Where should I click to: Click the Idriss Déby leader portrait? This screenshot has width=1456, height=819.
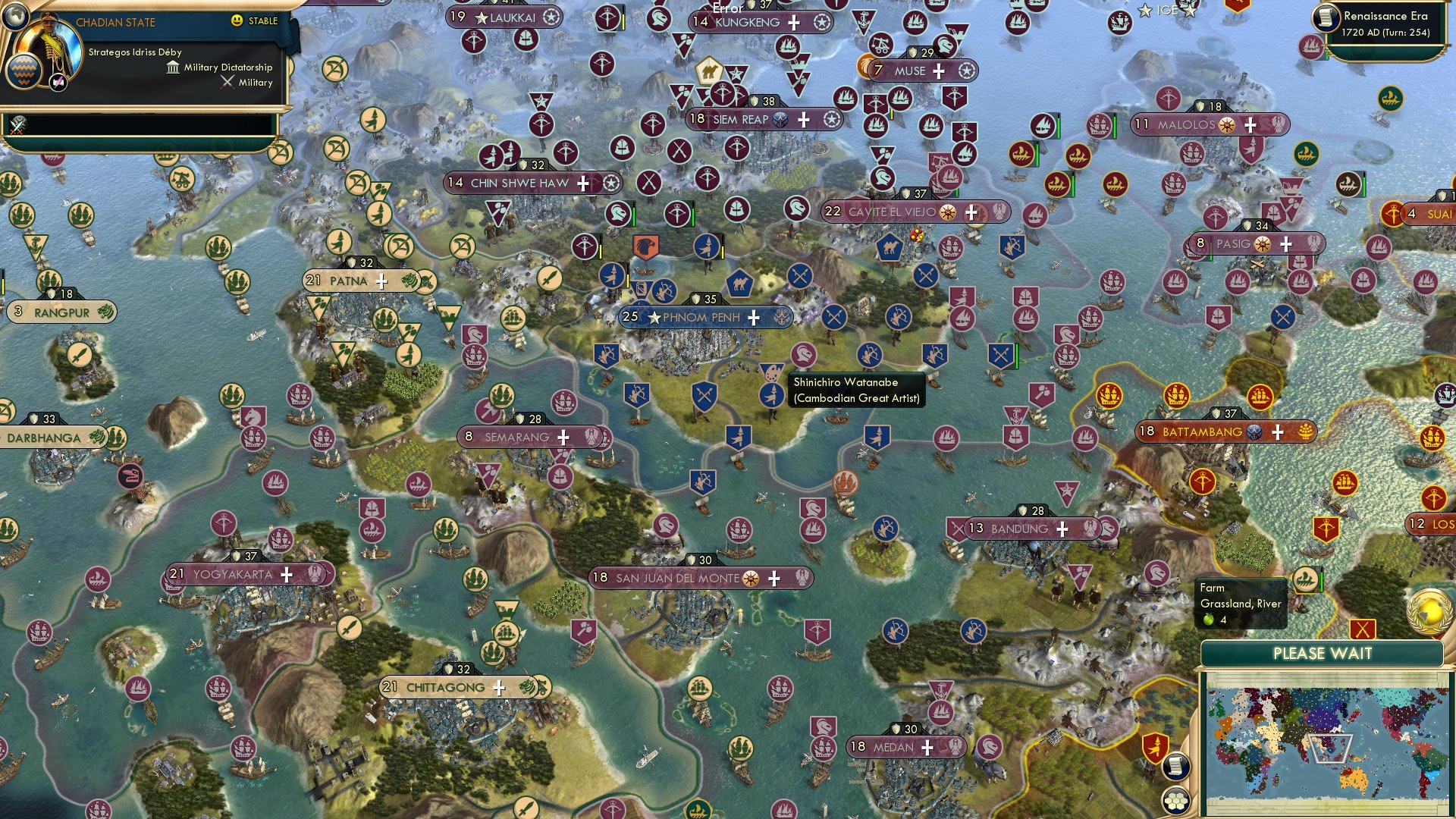click(x=50, y=47)
